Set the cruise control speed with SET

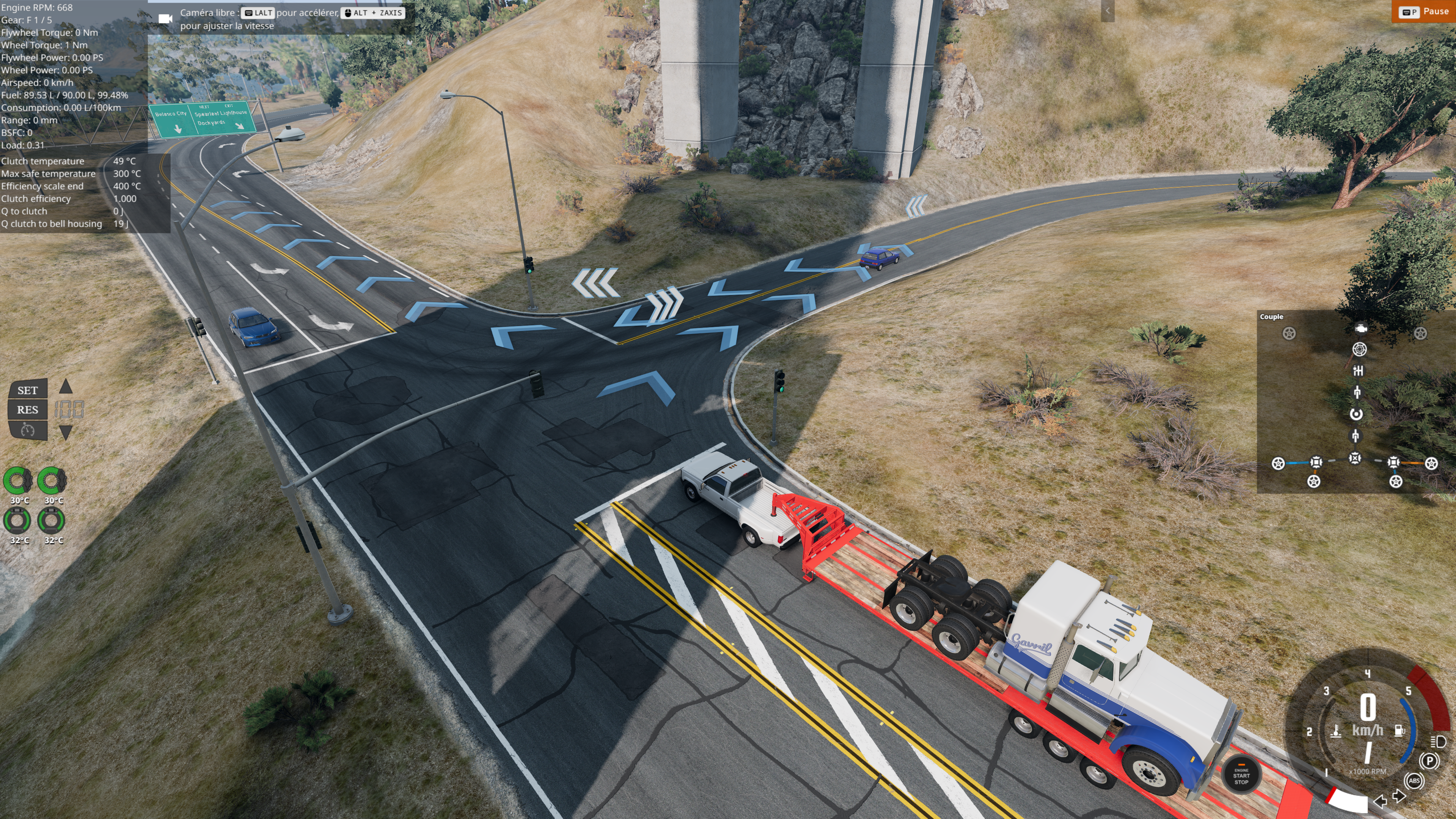27,390
